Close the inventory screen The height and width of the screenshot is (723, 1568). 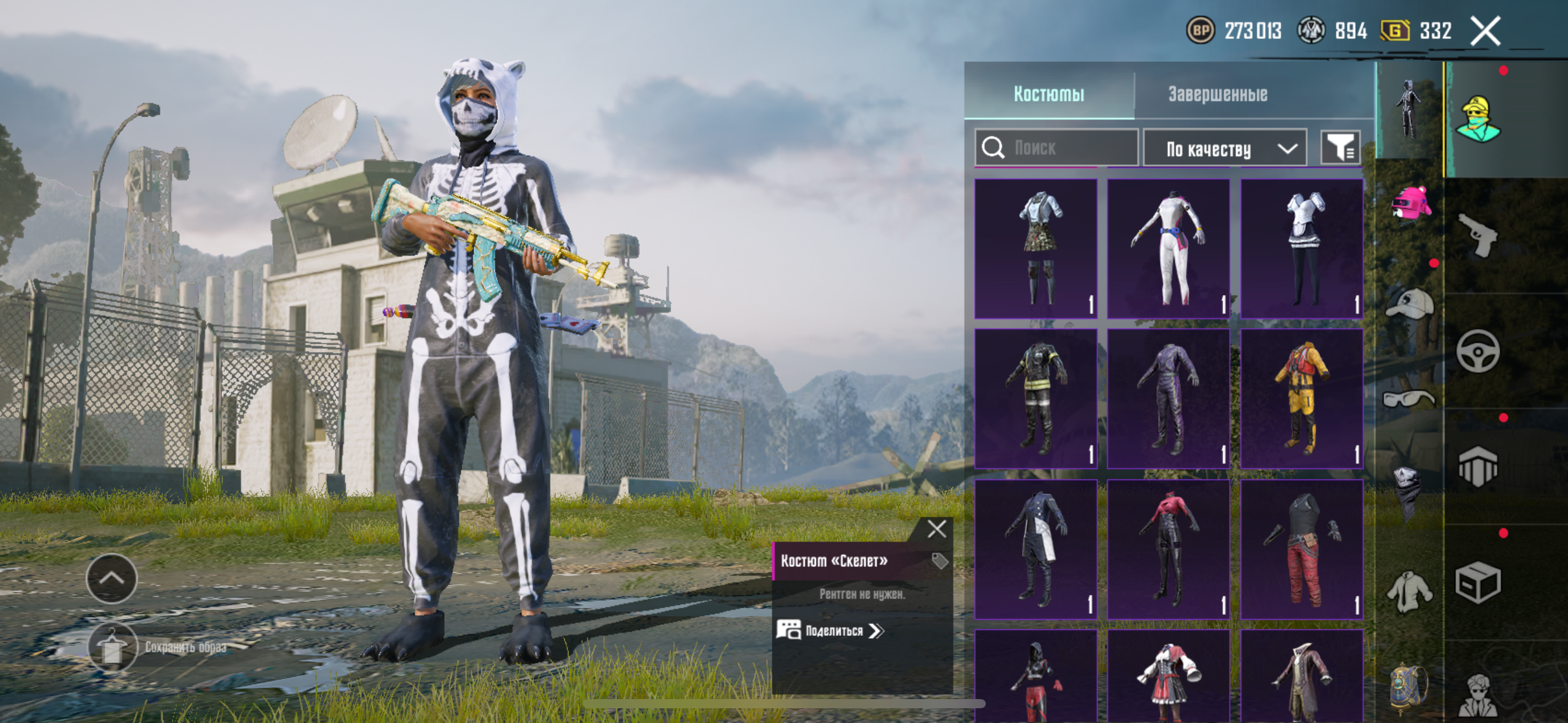tap(1485, 31)
